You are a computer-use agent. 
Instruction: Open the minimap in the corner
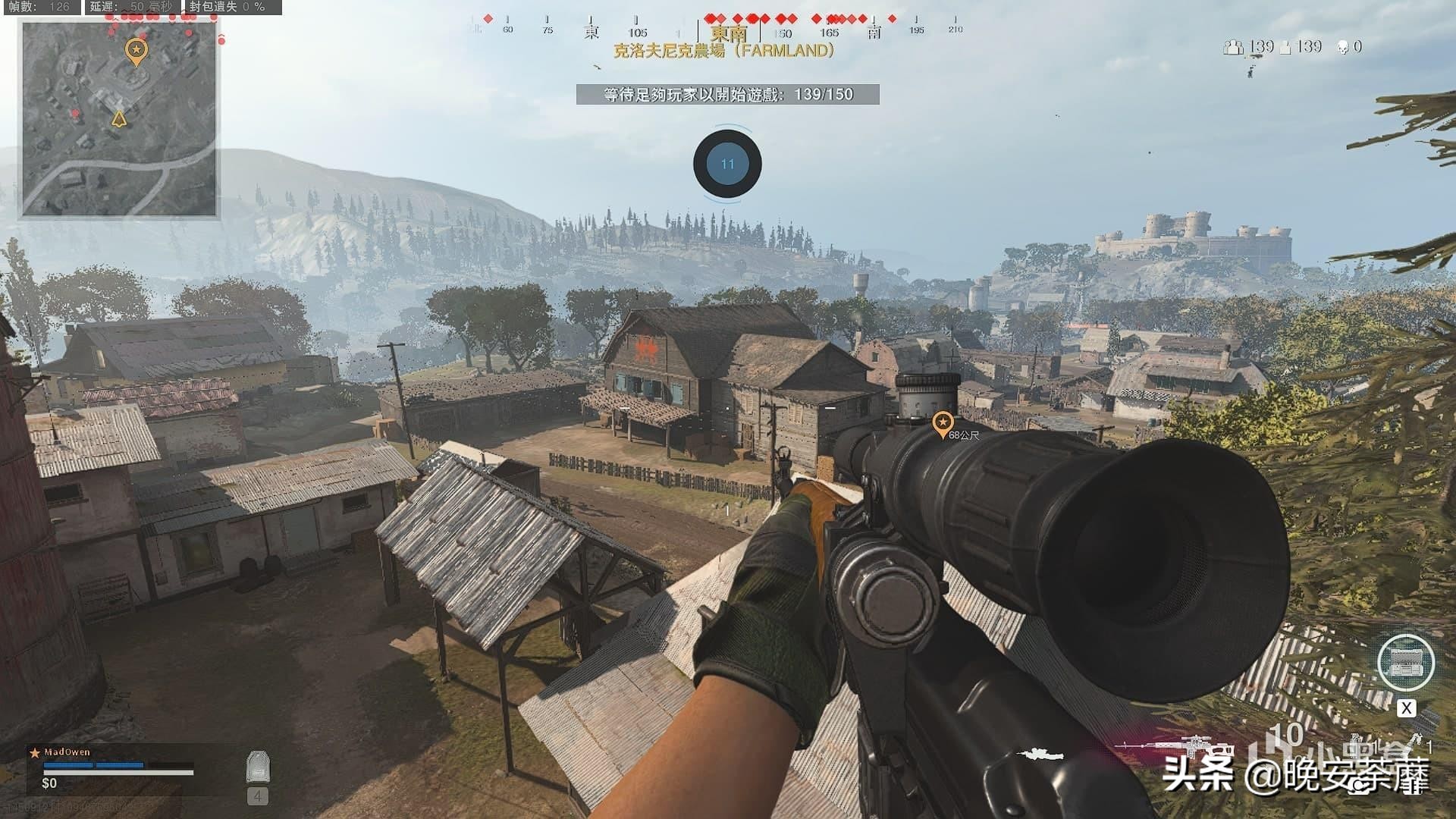[x=120, y=119]
